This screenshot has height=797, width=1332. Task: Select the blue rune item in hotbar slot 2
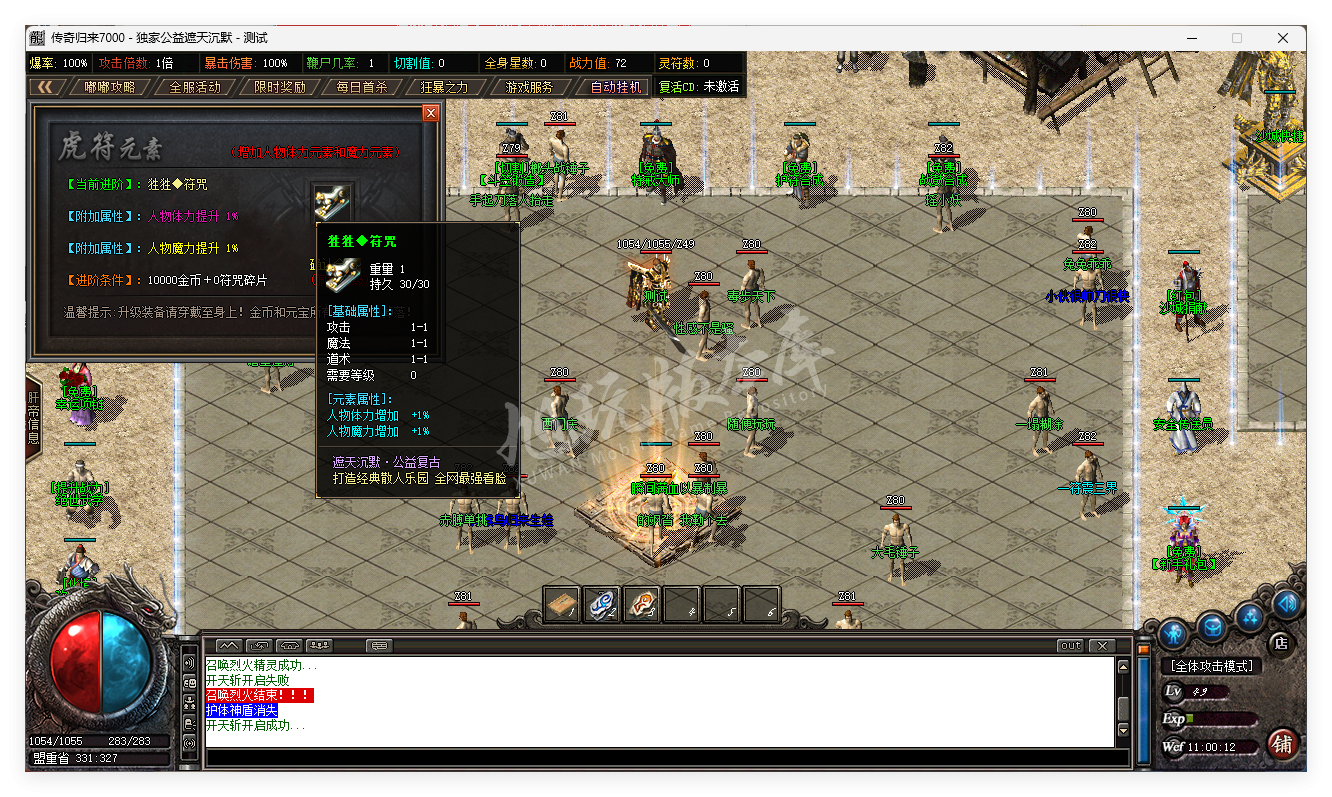click(601, 604)
